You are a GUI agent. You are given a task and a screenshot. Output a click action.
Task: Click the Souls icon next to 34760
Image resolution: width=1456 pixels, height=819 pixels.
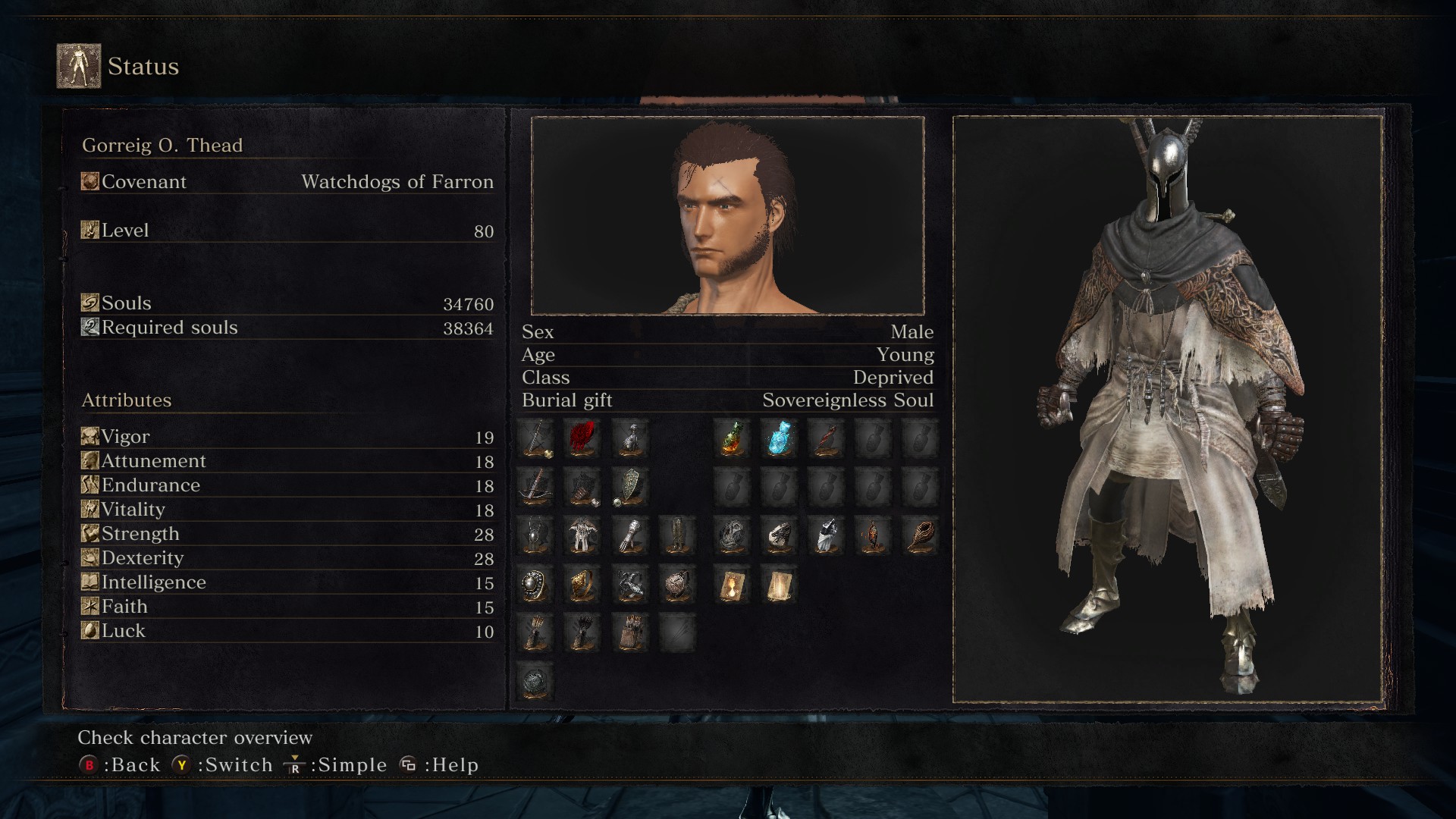89,302
